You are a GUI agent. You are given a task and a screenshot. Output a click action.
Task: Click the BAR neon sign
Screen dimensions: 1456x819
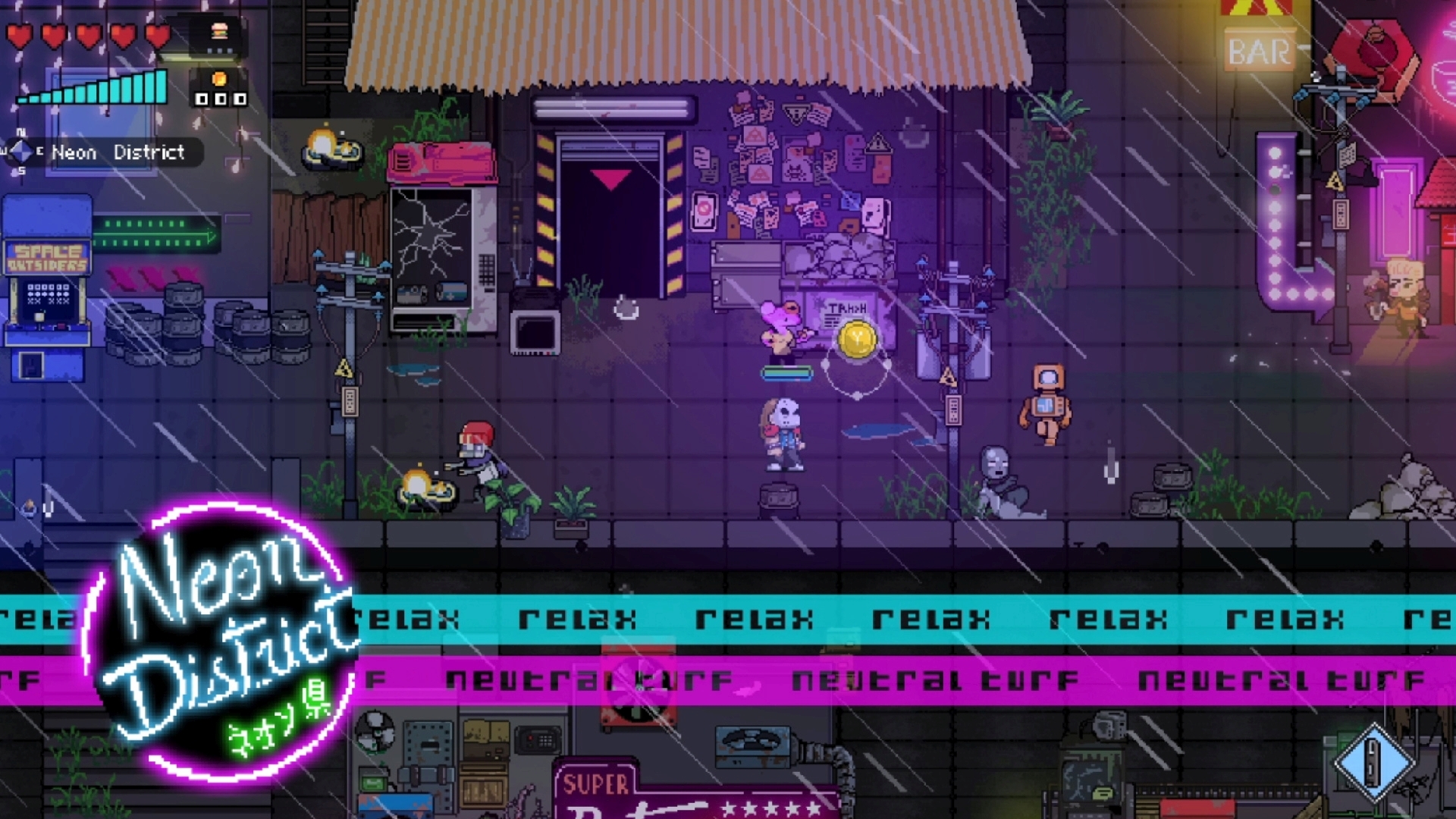tap(1257, 50)
